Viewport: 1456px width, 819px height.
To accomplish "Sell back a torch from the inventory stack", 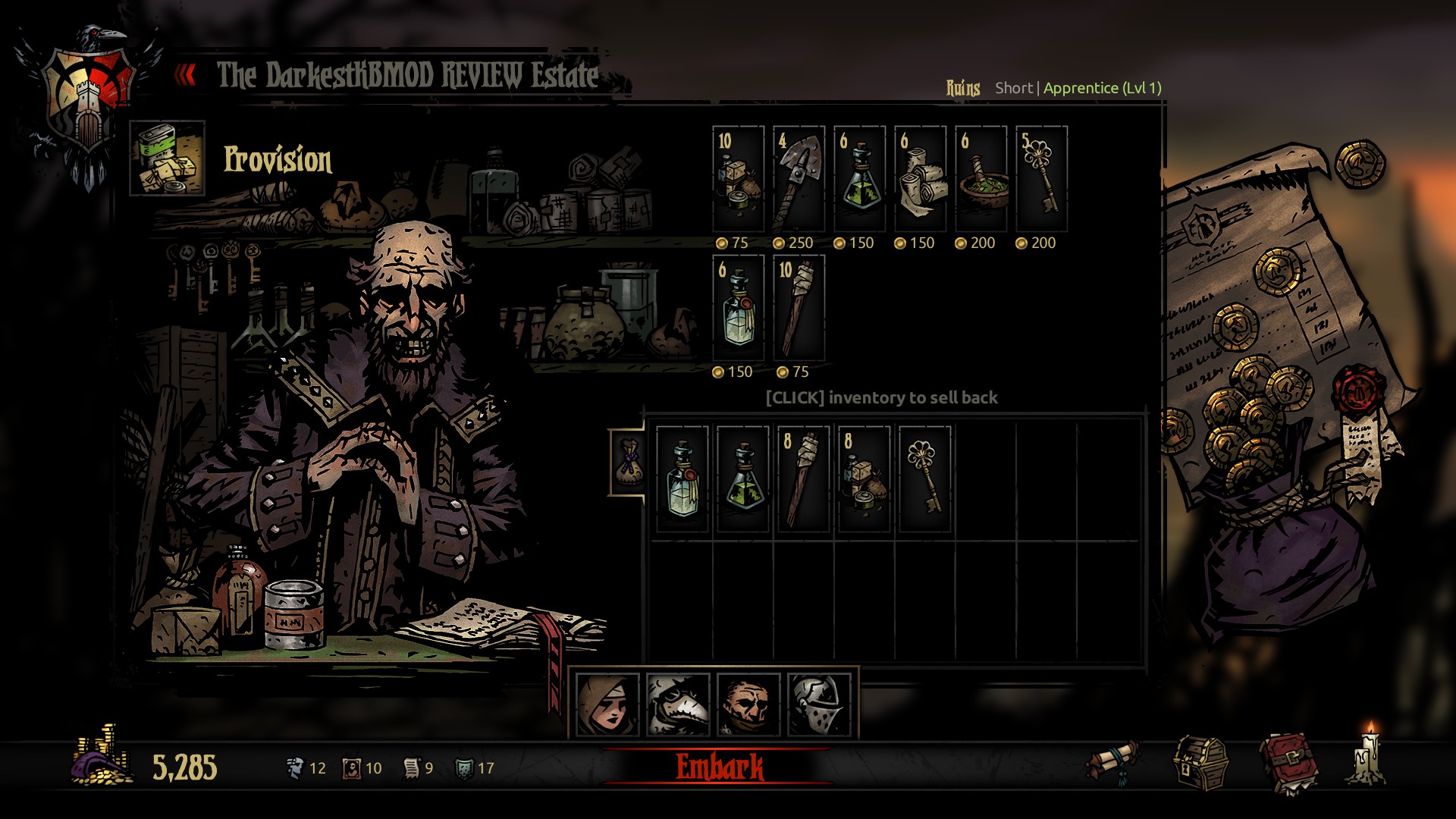I will [x=803, y=479].
